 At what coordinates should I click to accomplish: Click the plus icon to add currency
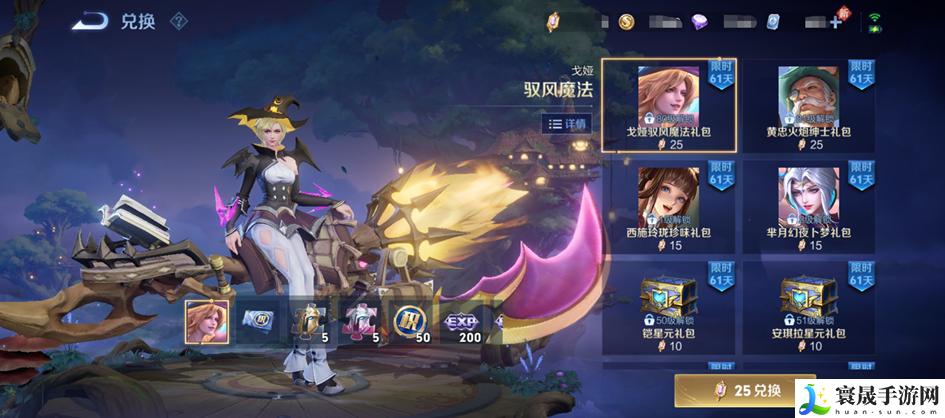pos(835,22)
